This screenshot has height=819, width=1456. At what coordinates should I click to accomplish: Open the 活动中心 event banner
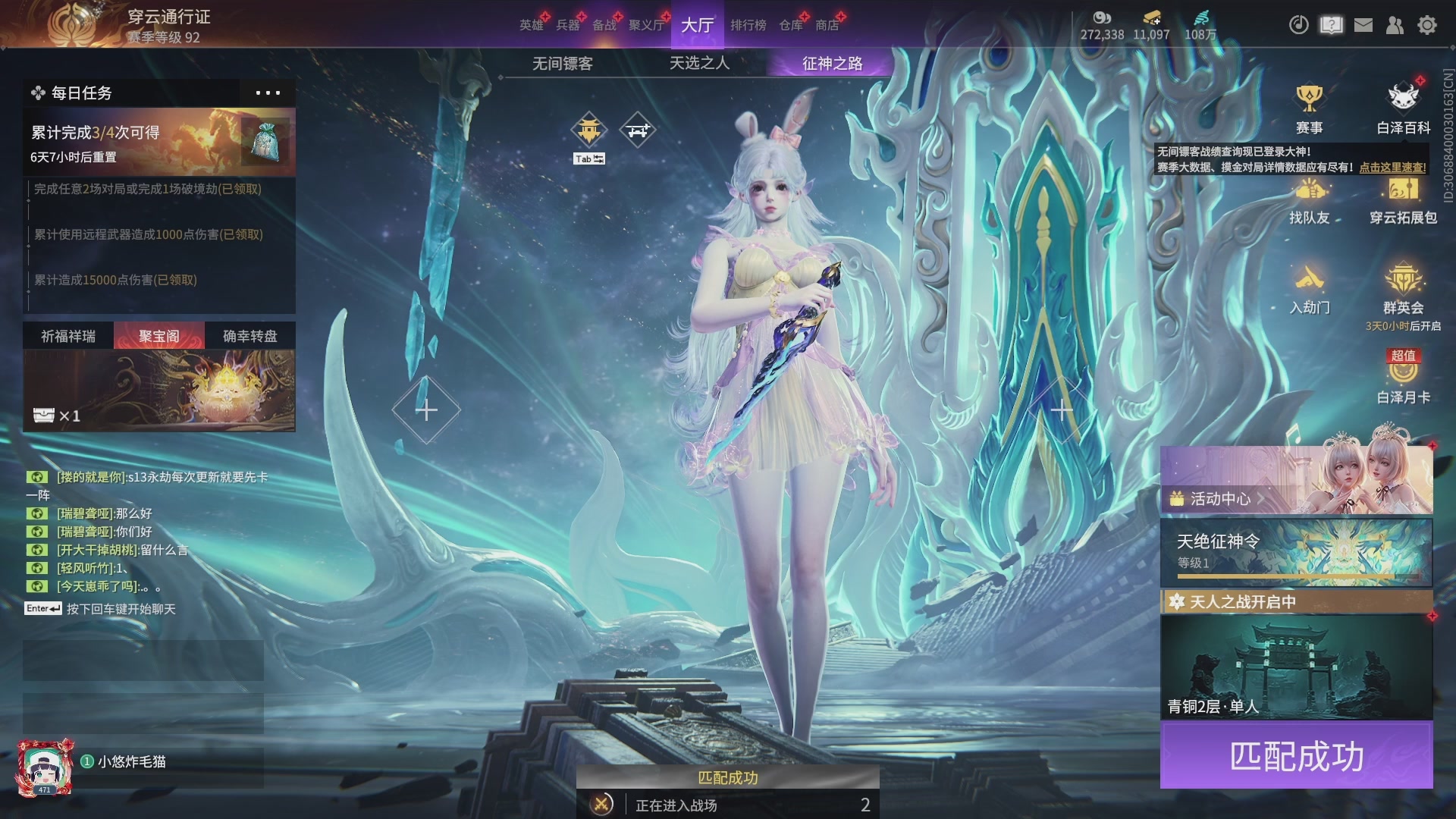tap(1296, 481)
